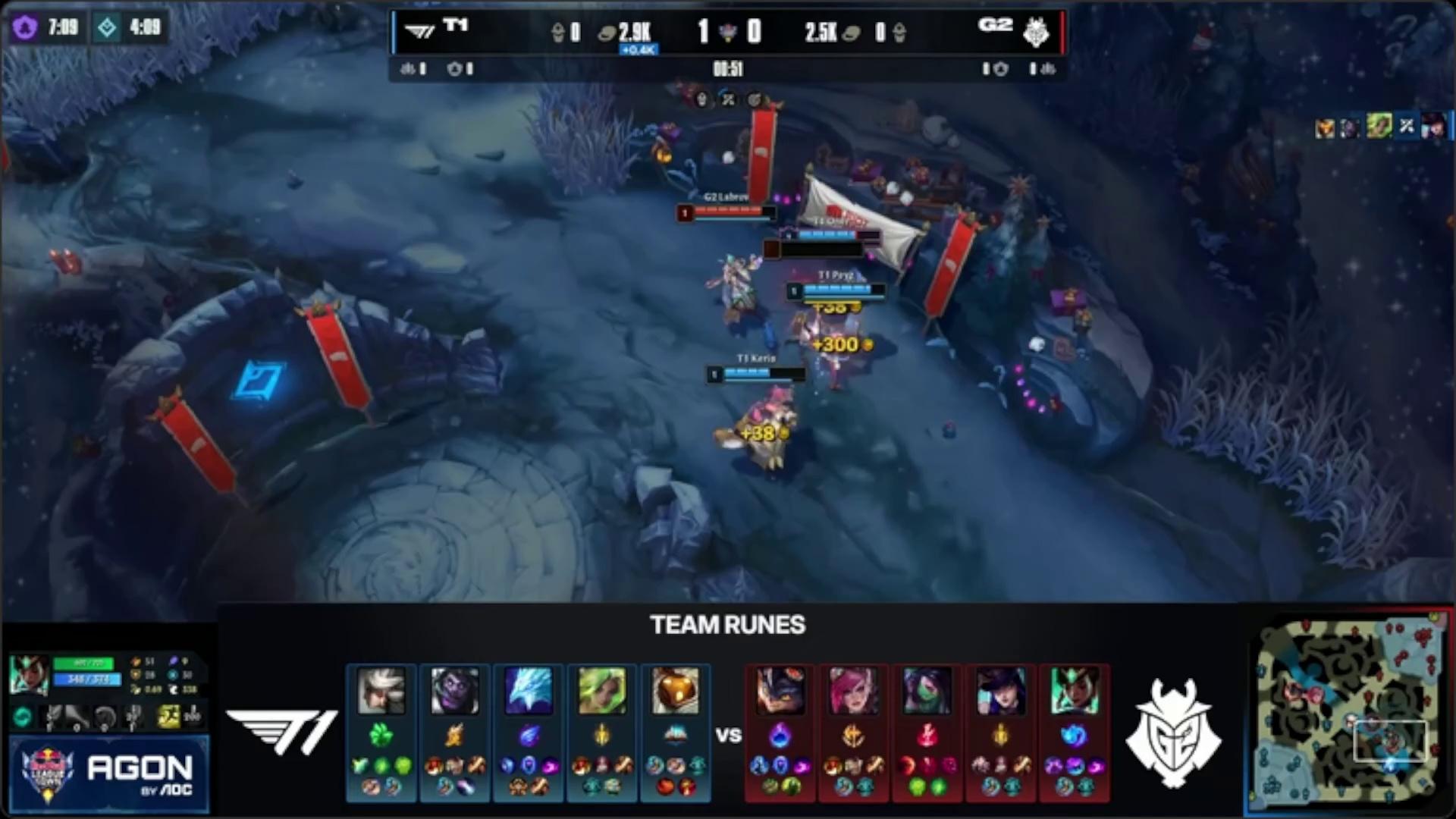Click the Zeri killer icon in kill feed
1456x819 pixels.
pos(1379,127)
